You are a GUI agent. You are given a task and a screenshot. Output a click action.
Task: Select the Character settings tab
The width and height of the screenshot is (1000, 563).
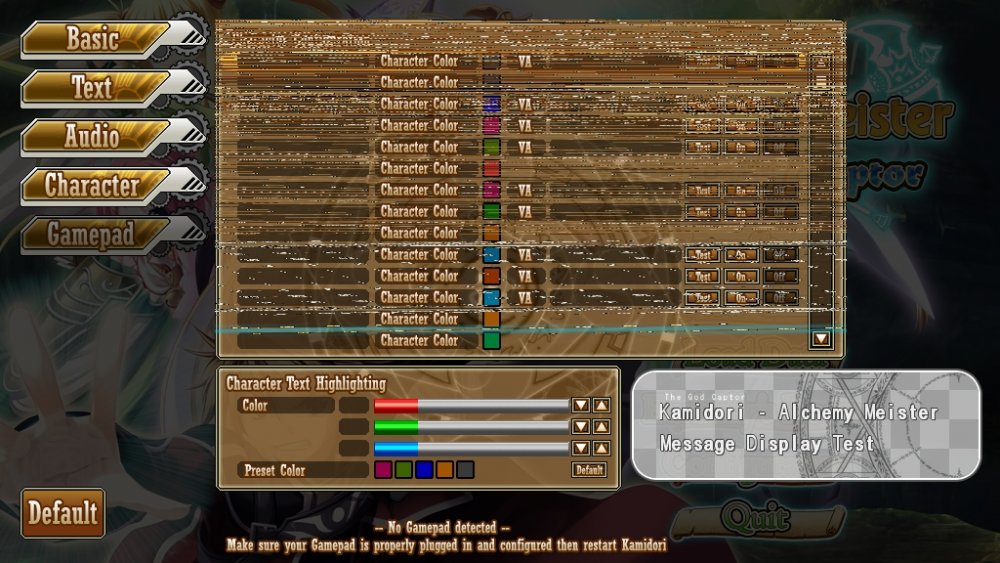click(93, 185)
